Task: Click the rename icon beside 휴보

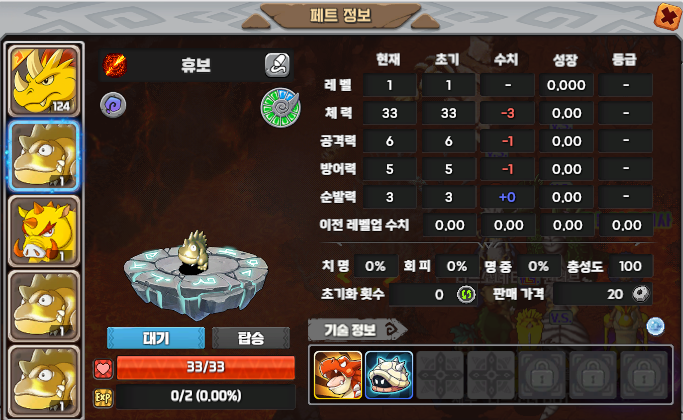Action: click(277, 66)
